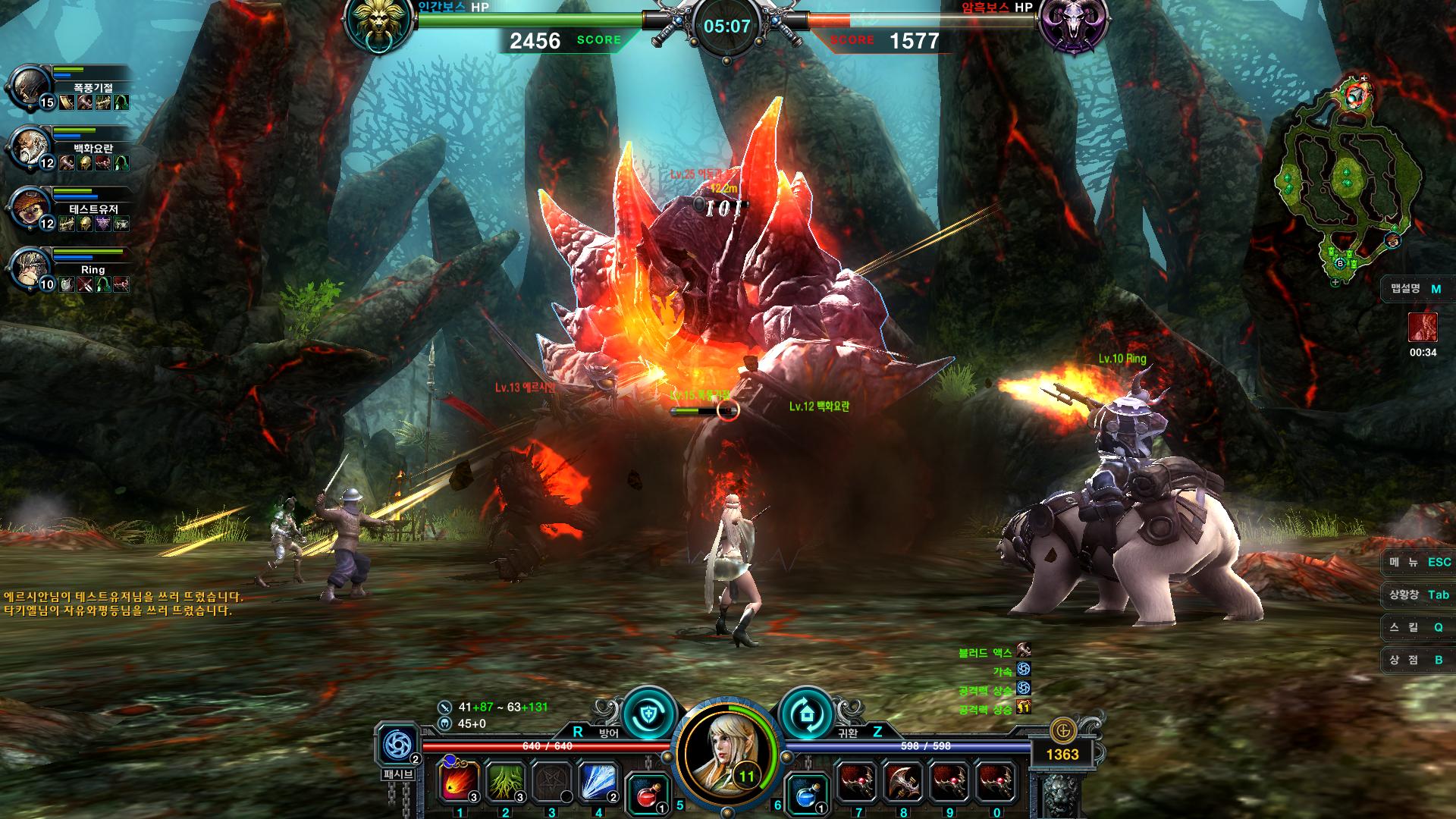Click the 패시브 passive swirl icon

point(397,746)
